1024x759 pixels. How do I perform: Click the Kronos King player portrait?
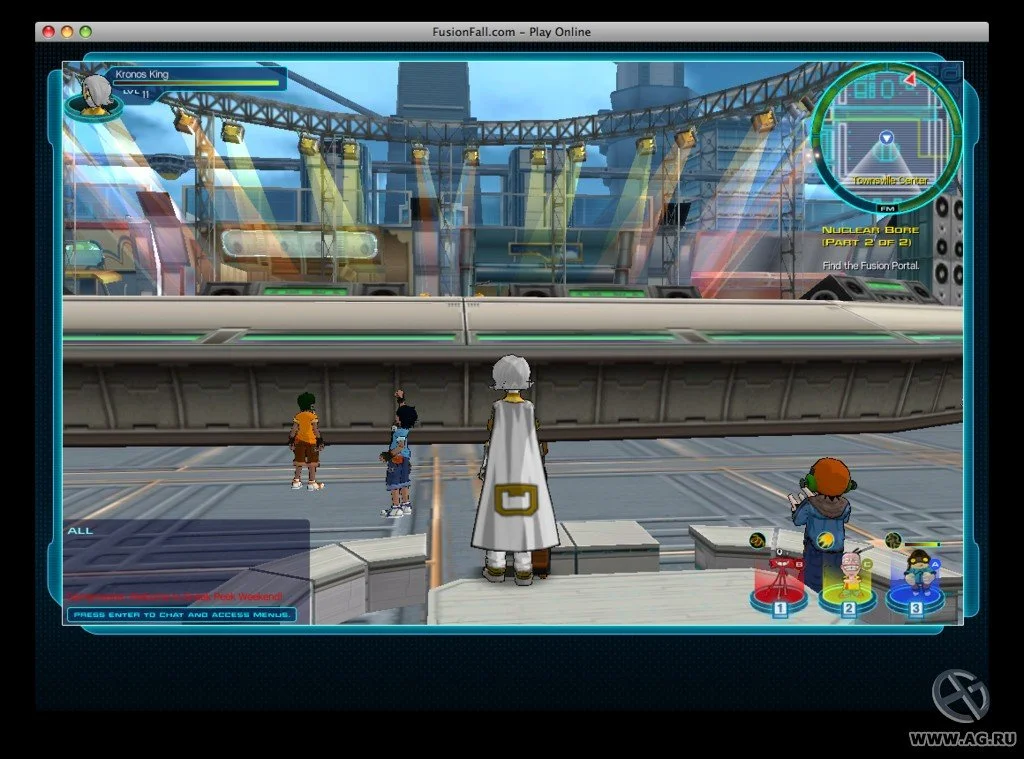pos(95,96)
